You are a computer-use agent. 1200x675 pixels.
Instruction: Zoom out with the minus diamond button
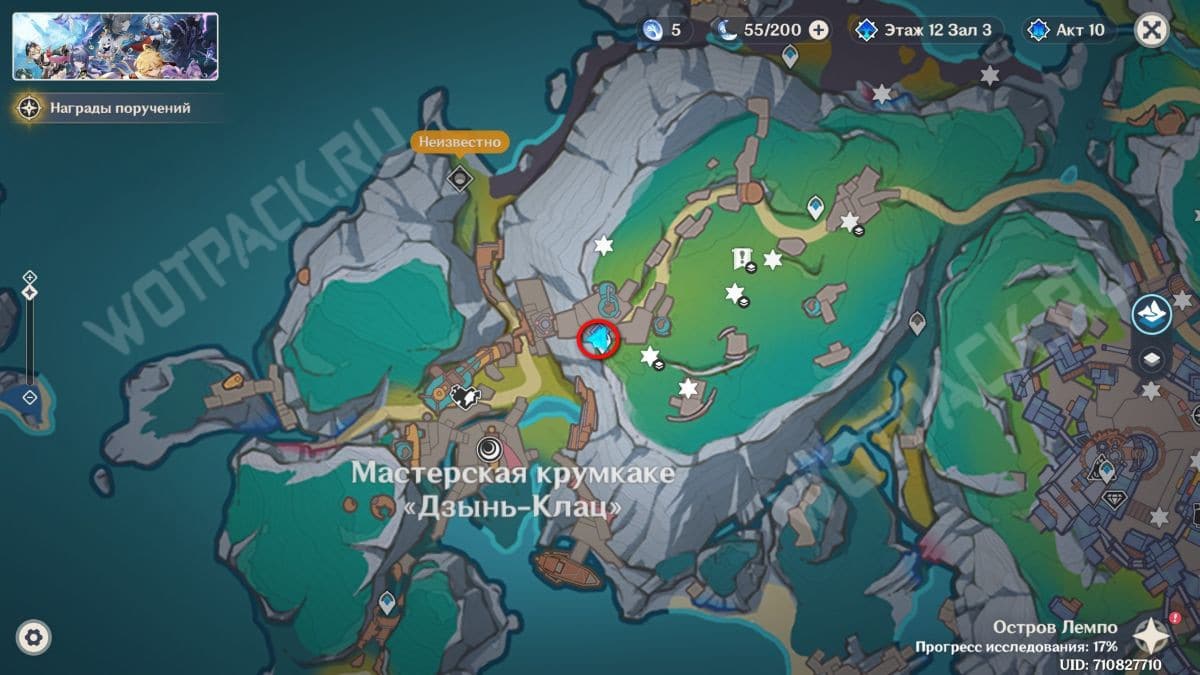point(30,397)
